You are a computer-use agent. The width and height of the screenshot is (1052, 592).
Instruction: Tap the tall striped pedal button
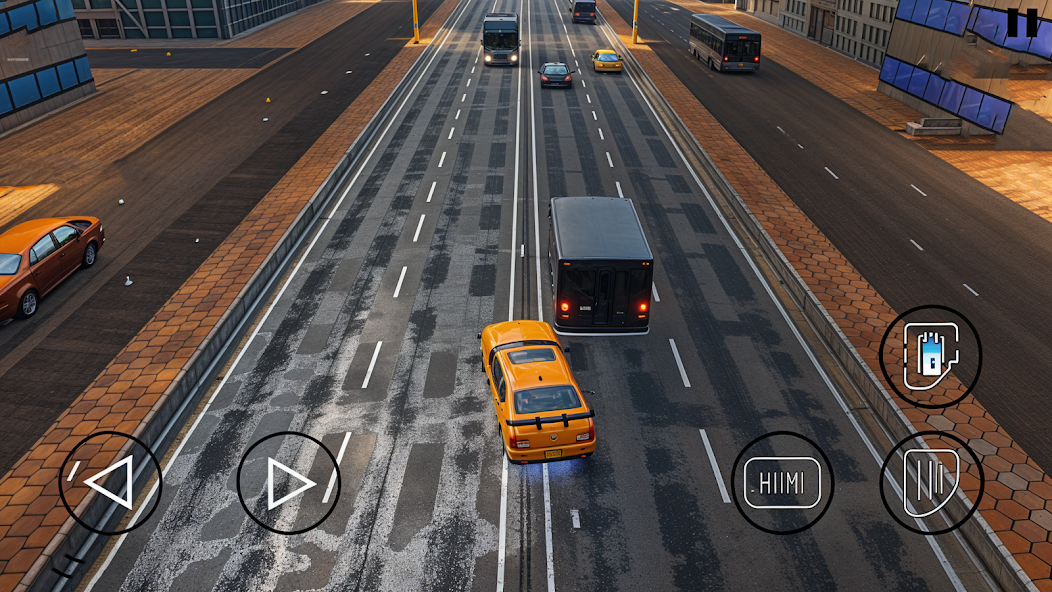pyautogui.click(x=931, y=483)
